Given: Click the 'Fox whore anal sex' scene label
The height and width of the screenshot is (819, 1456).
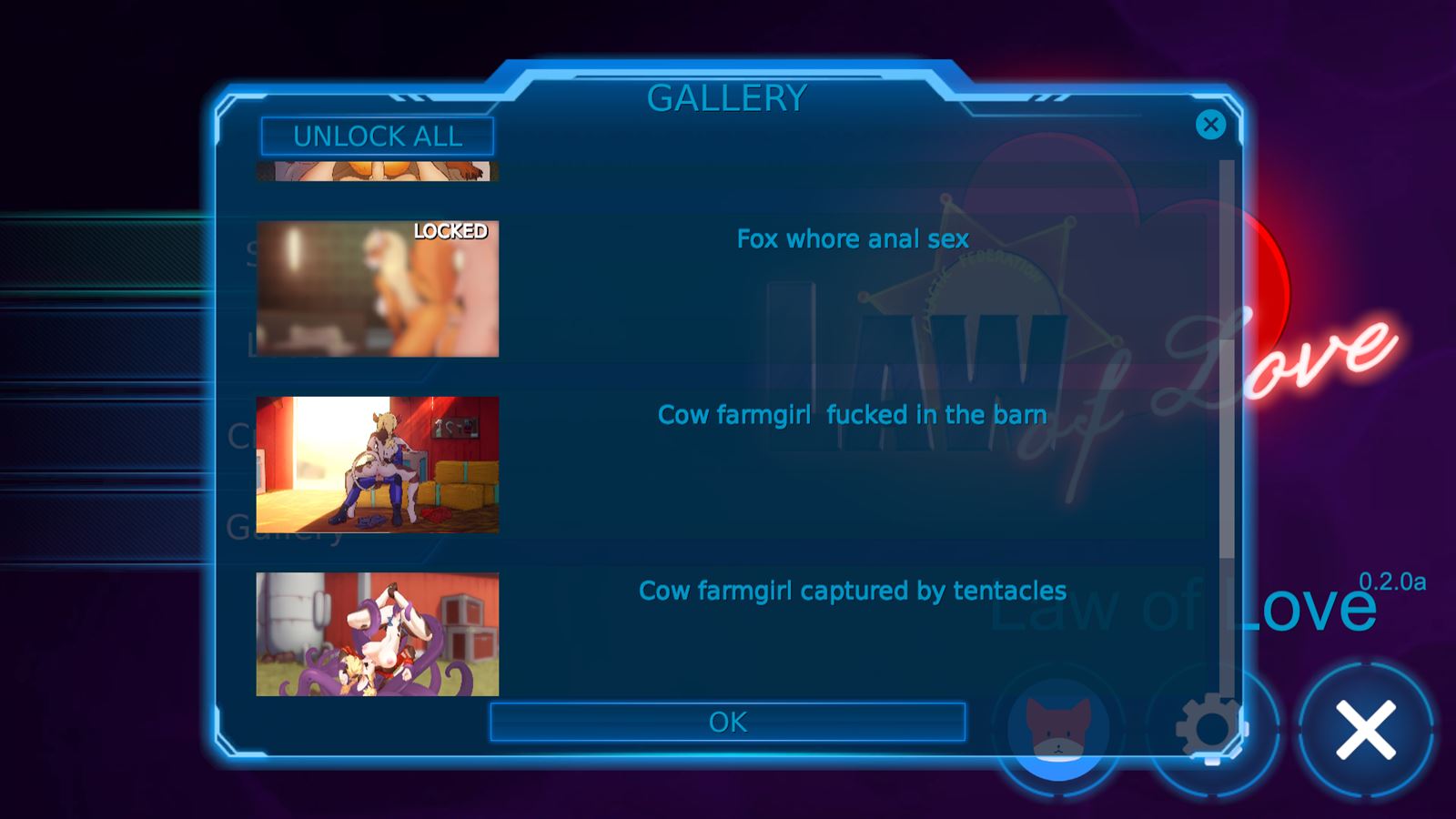Looking at the screenshot, I should pyautogui.click(x=853, y=239).
